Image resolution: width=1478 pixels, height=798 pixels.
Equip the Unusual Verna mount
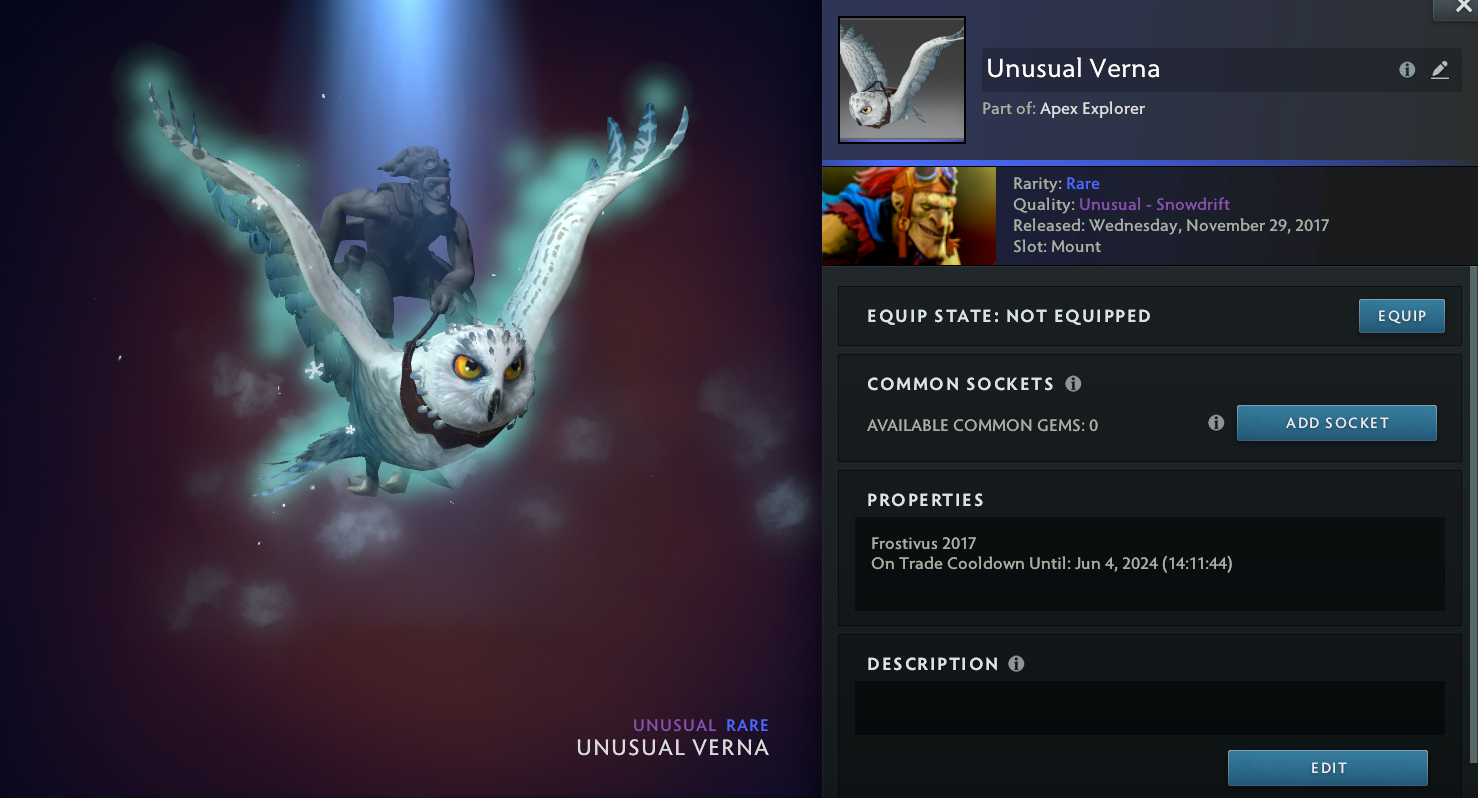tap(1401, 316)
